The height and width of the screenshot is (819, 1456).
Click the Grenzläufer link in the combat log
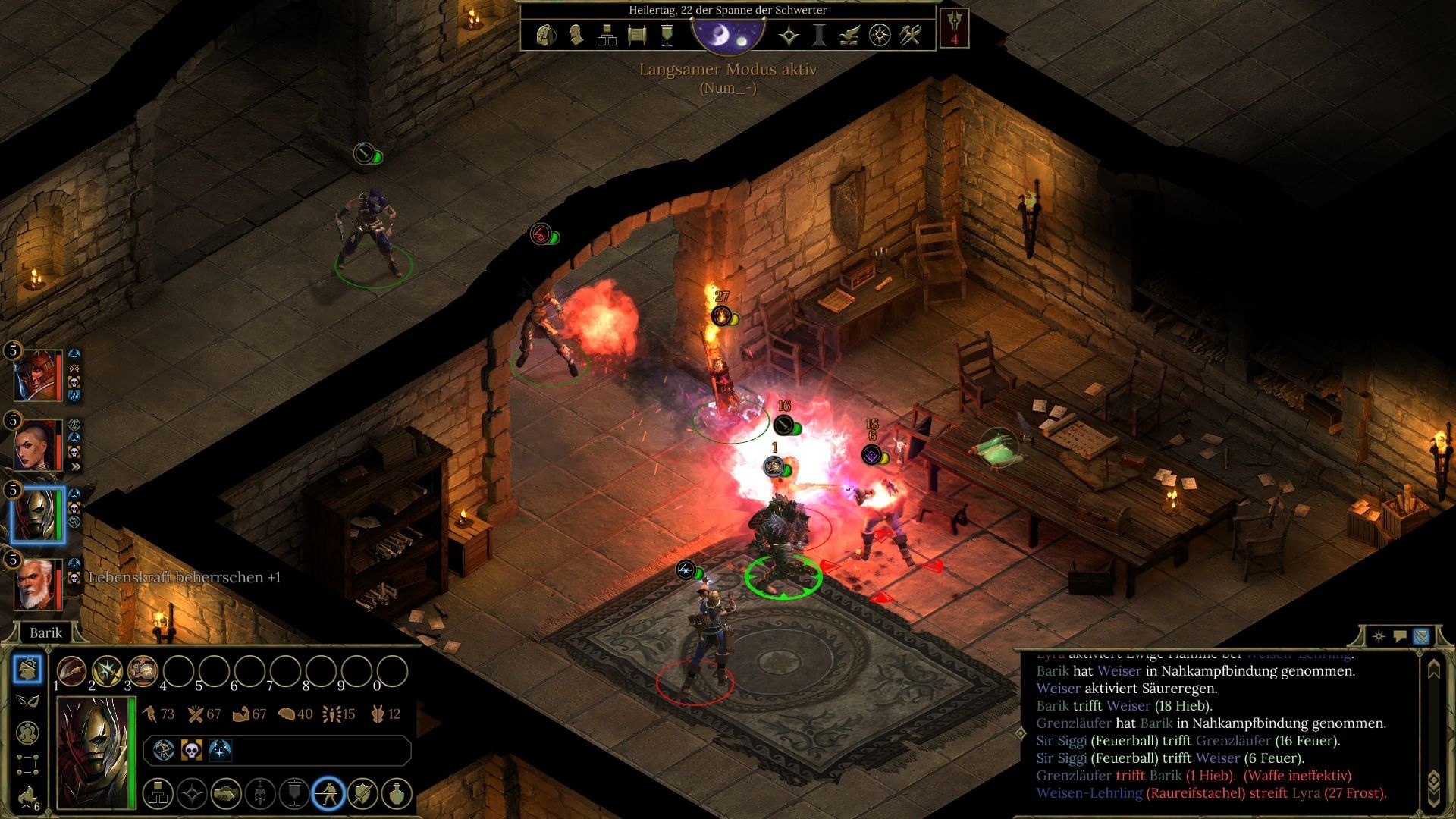[1072, 723]
